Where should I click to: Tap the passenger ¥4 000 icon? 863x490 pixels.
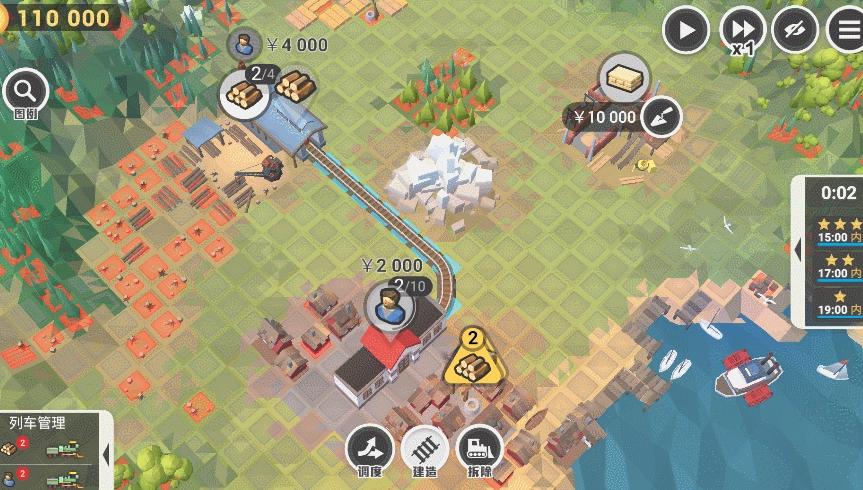coord(244,44)
